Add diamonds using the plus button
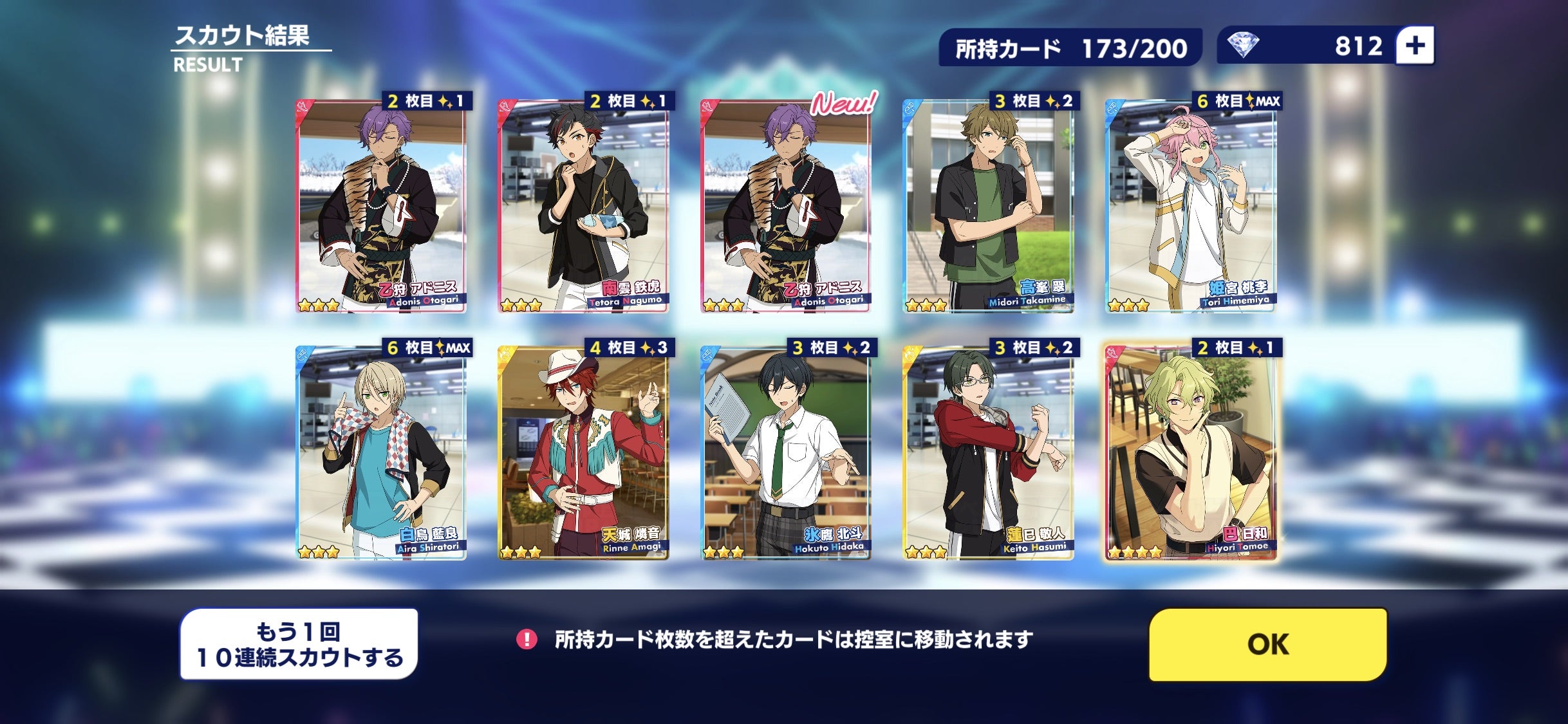 (x=1415, y=46)
